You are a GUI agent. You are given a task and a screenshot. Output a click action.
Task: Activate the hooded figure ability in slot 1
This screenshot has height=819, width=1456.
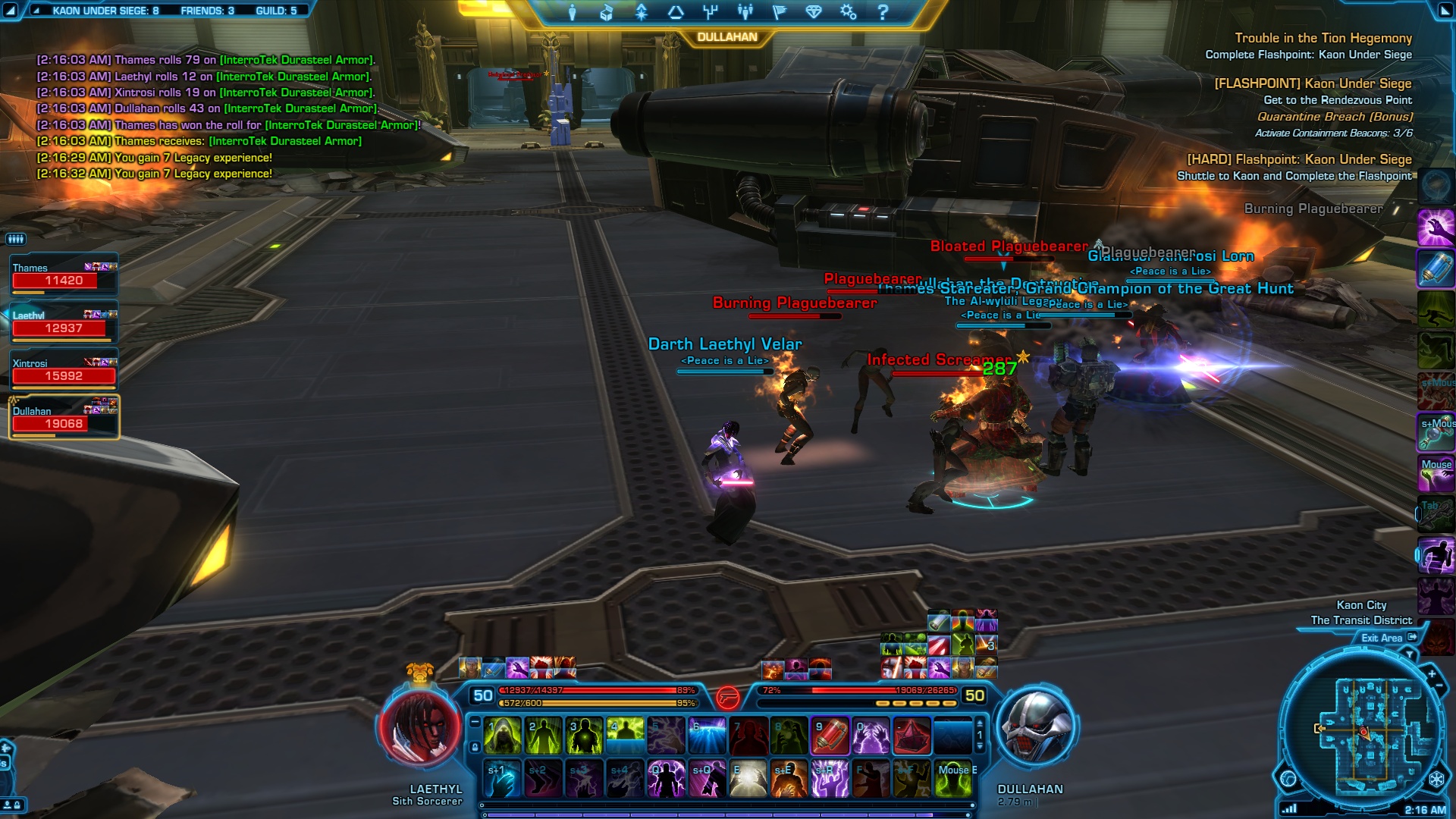tap(502, 736)
